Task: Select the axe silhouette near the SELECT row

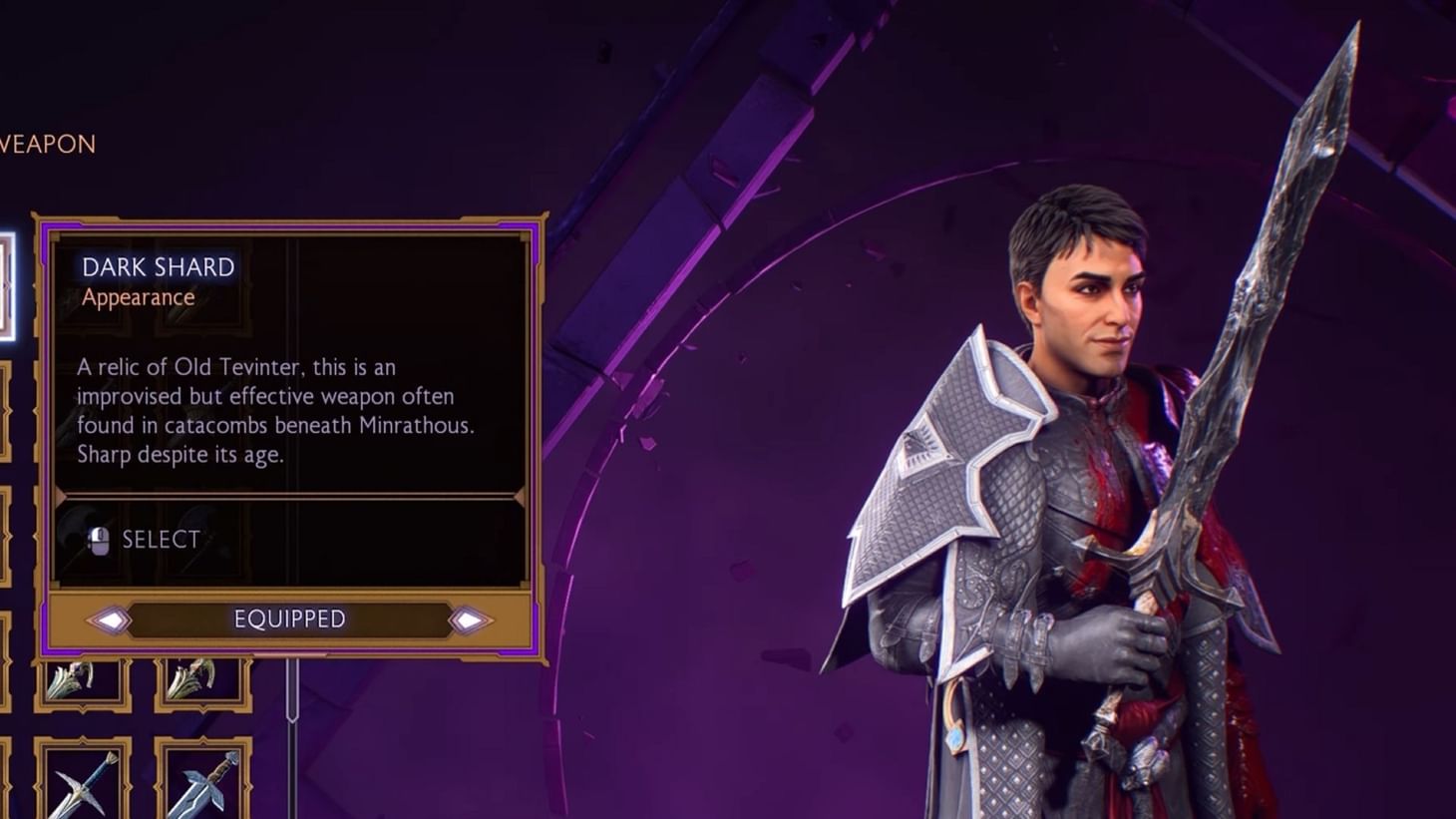Action: (x=75, y=527)
